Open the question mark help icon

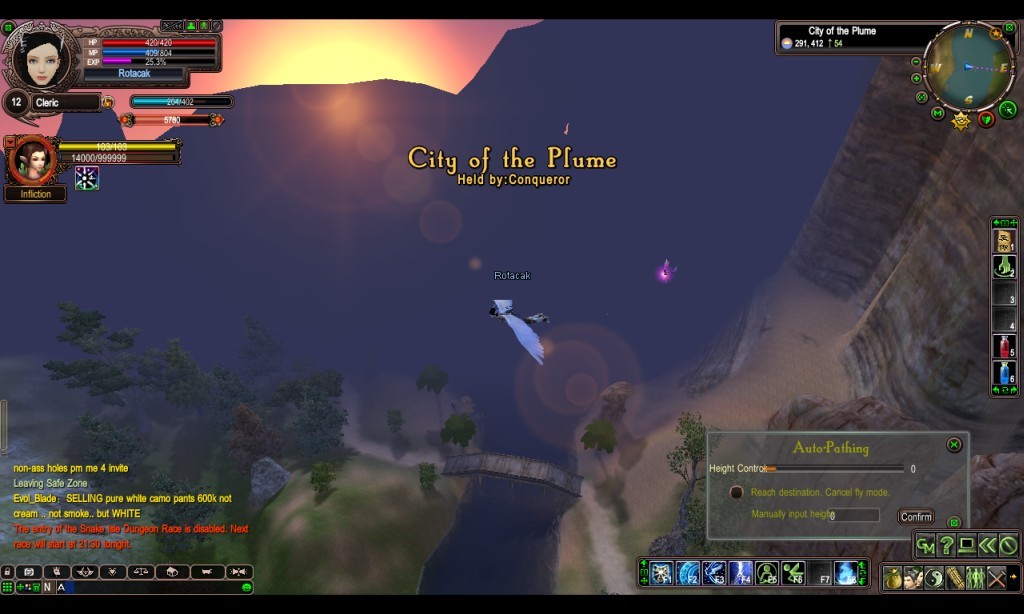tap(947, 546)
